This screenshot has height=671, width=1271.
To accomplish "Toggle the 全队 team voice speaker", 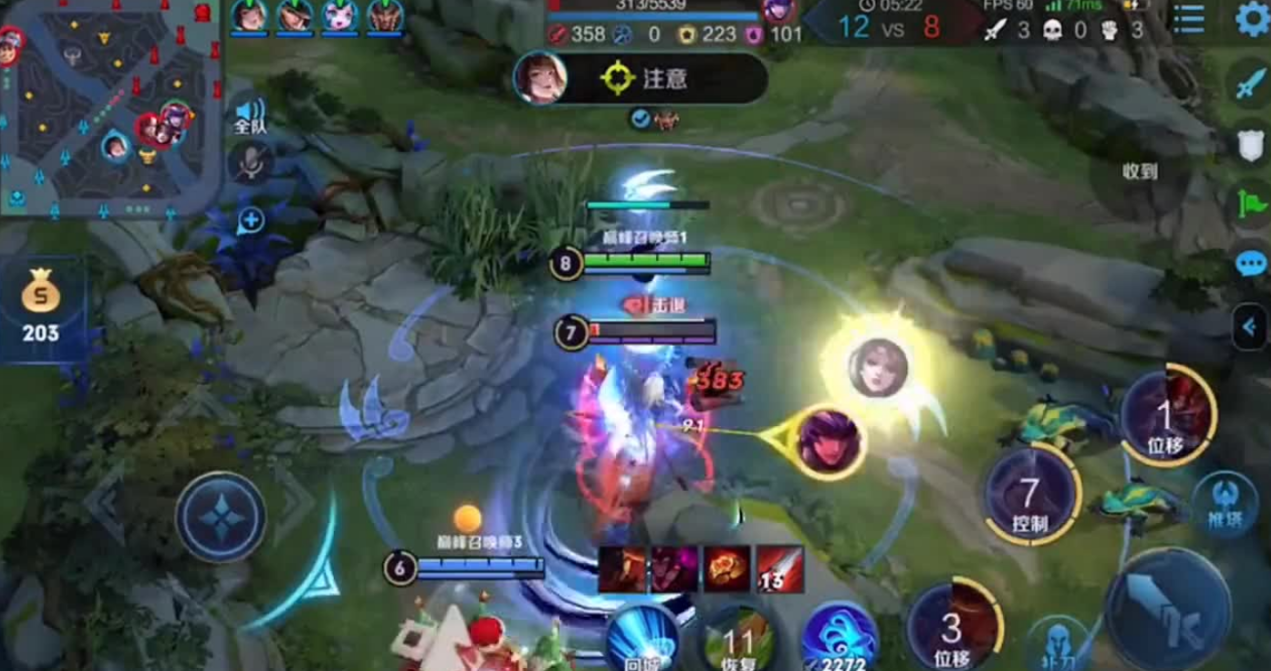I will [250, 114].
